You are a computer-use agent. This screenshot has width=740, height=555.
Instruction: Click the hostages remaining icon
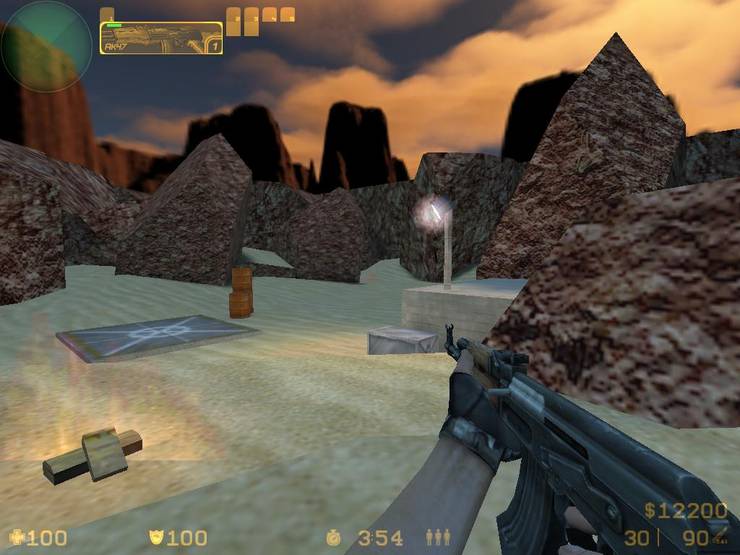click(438, 538)
